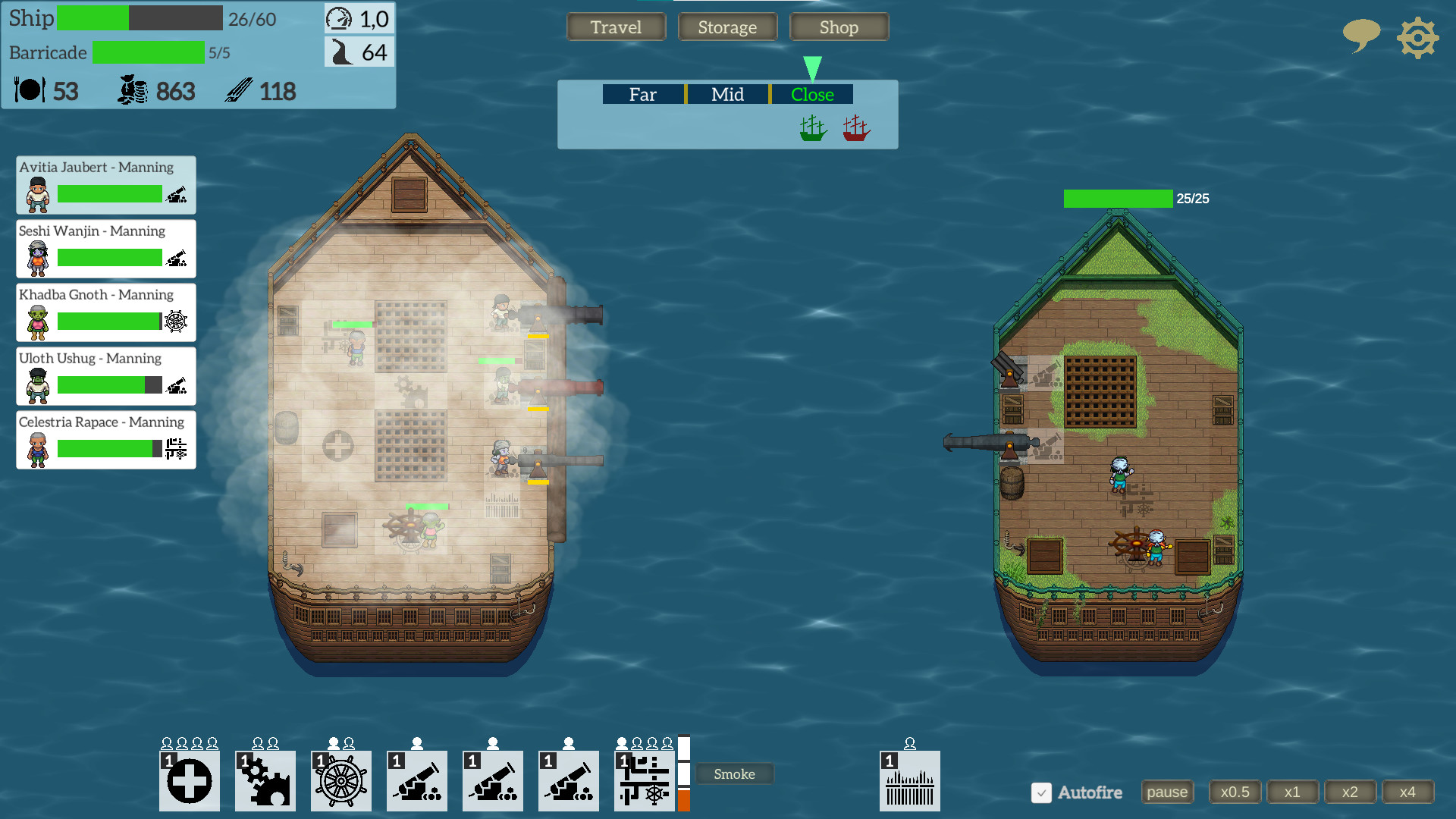Switch range to the Mid tab
Image resolution: width=1456 pixels, height=819 pixels.
click(726, 94)
